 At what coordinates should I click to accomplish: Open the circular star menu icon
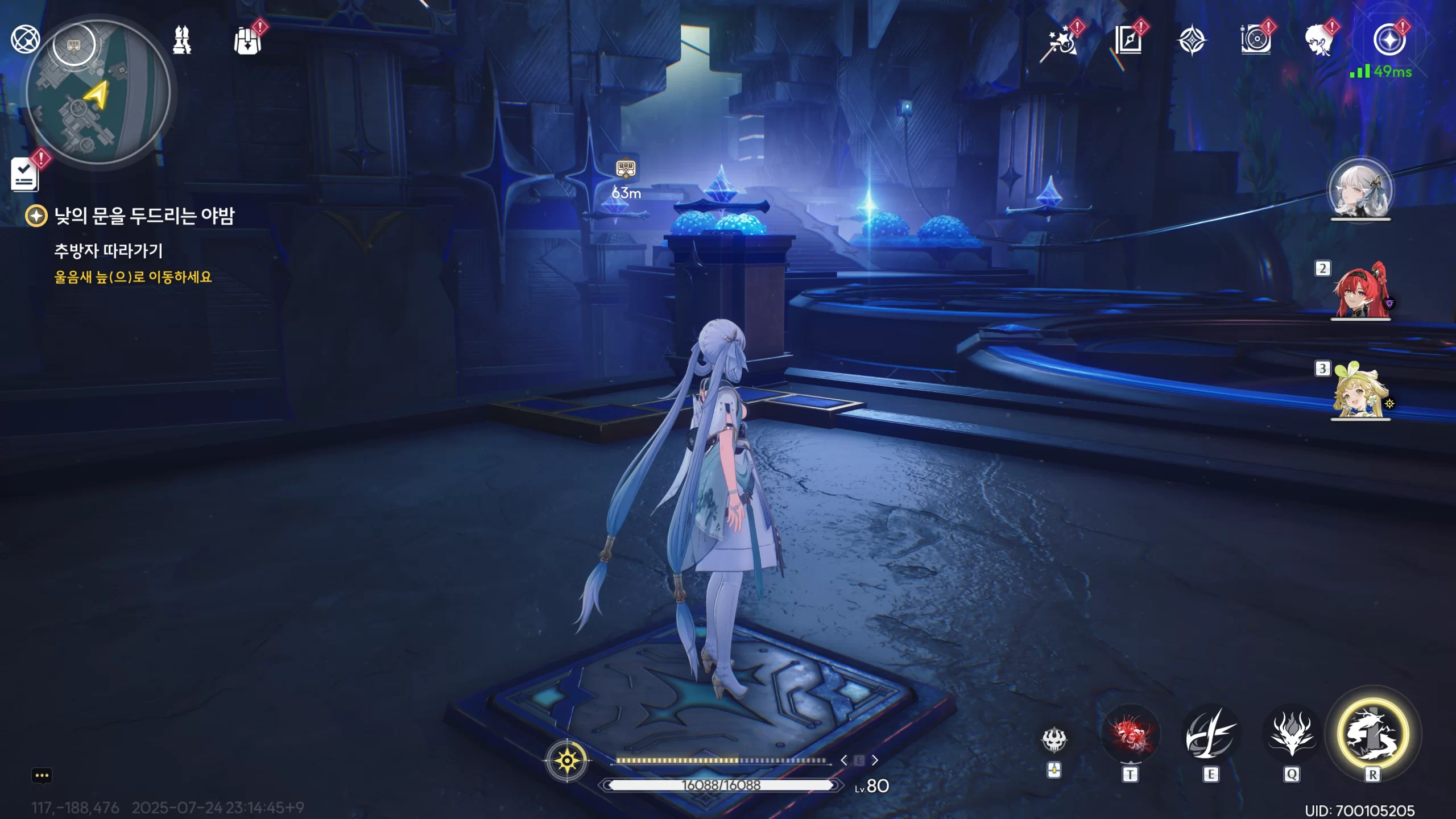[1389, 40]
